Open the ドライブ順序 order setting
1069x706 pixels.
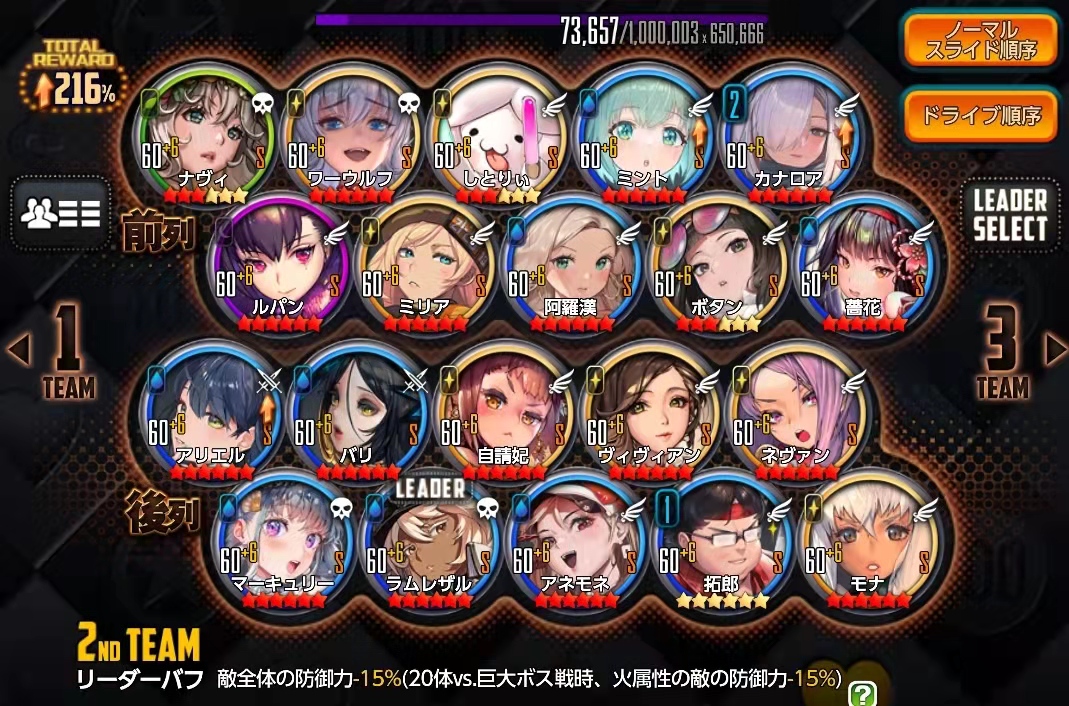(979, 116)
